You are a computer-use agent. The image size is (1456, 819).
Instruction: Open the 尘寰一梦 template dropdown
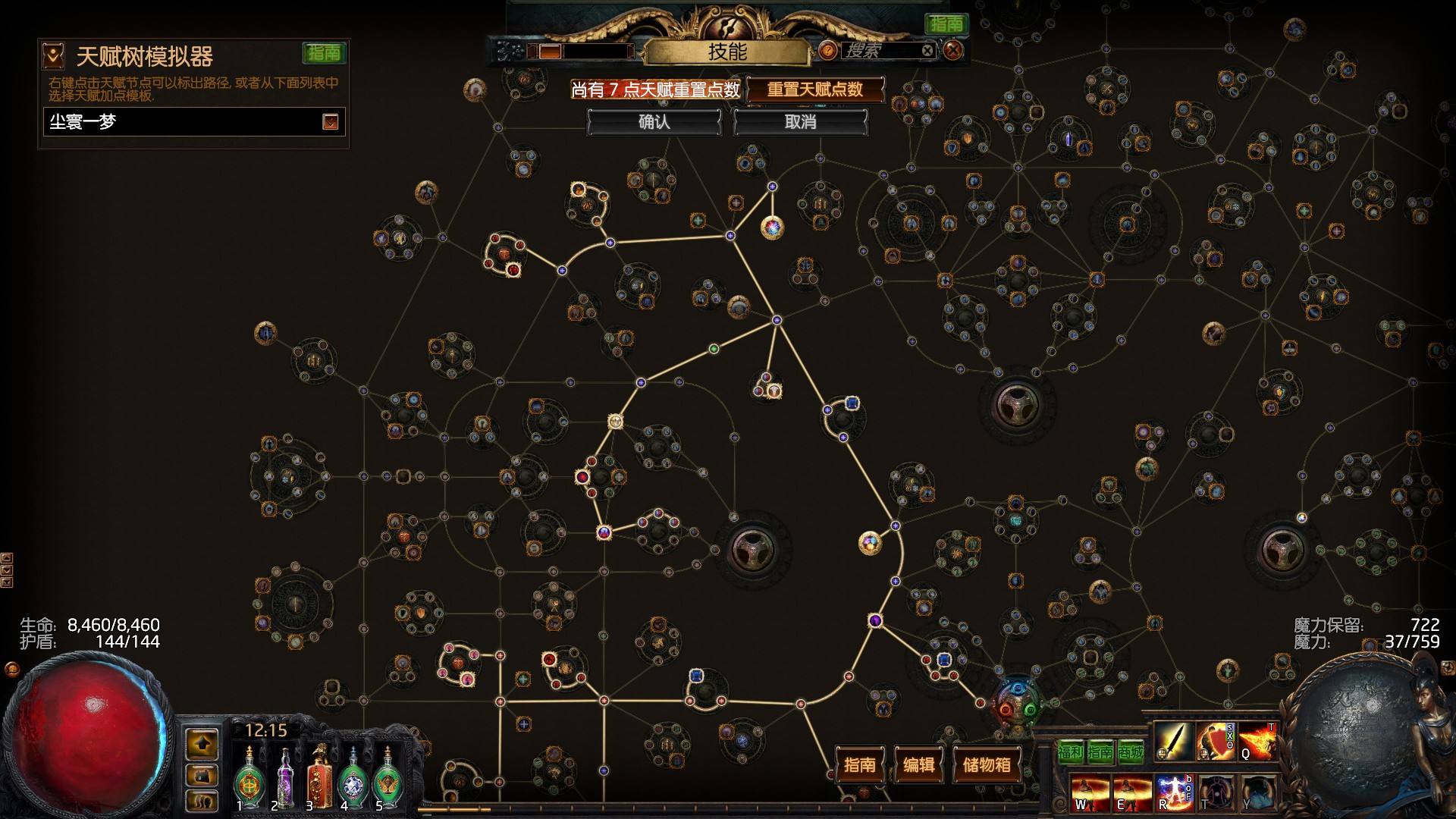(x=330, y=122)
